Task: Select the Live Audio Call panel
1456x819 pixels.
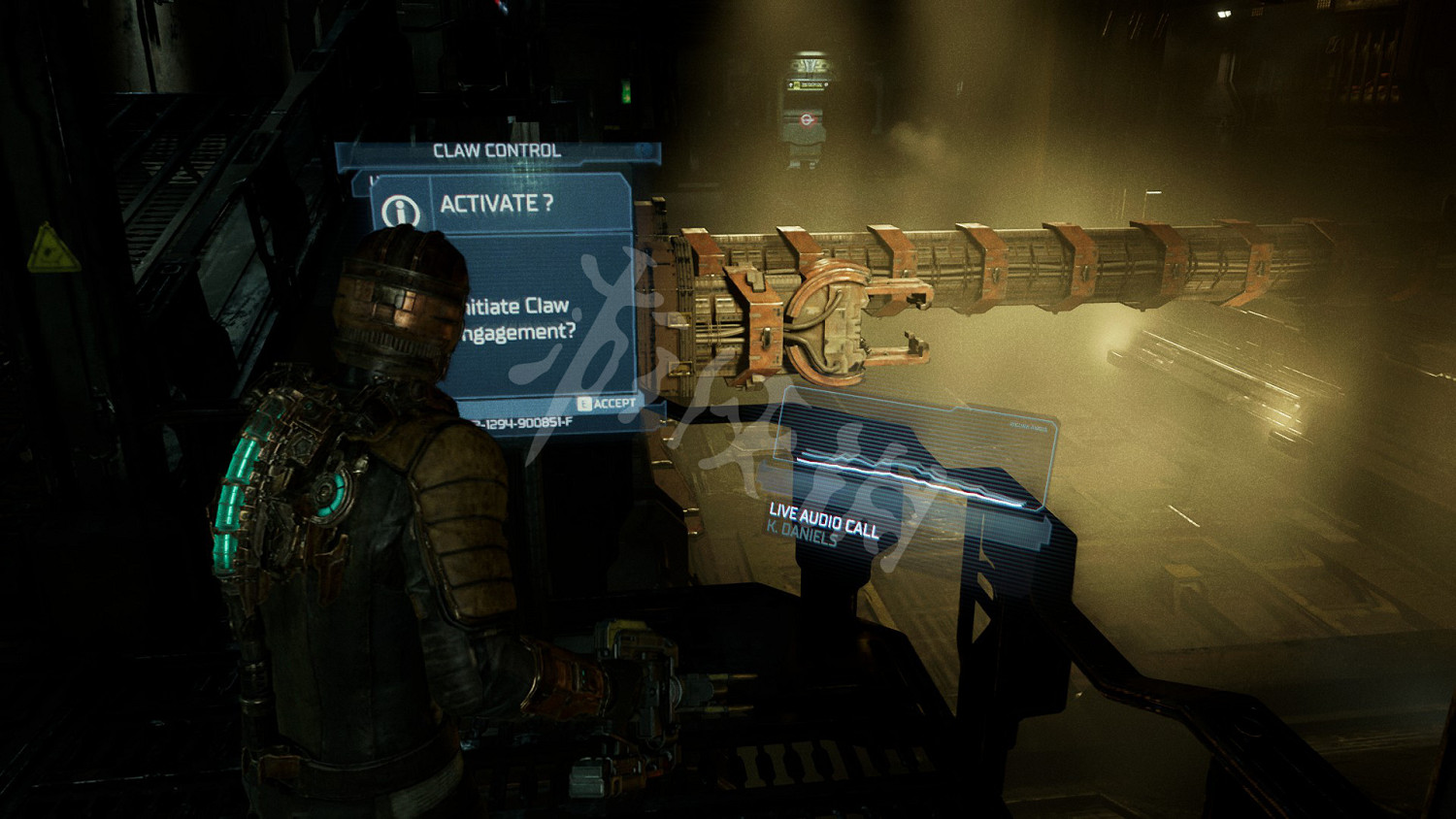Action: 912,475
